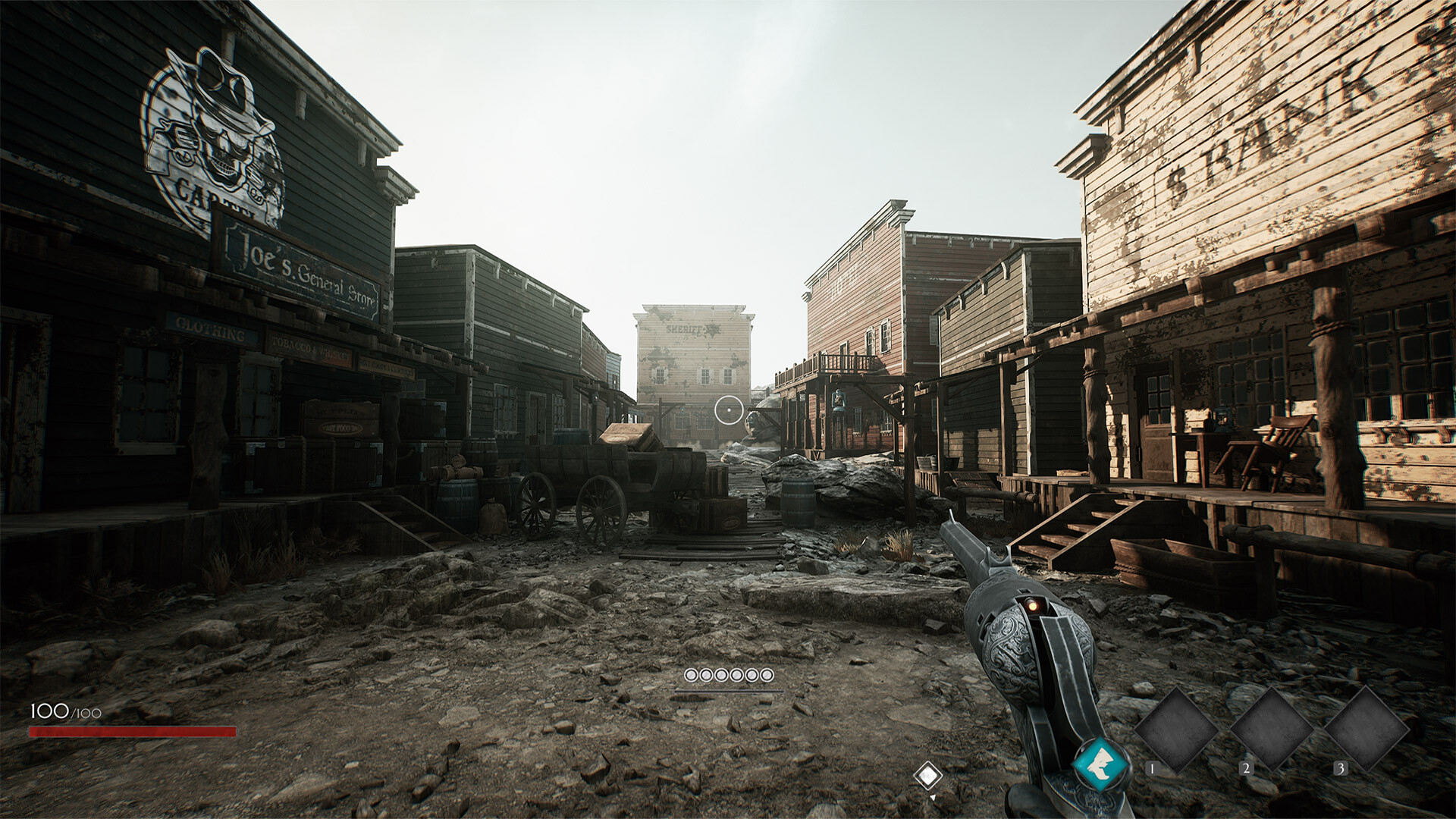The height and width of the screenshot is (819, 1456).
Task: Click the crosshair reticle at screen center
Action: [x=730, y=409]
